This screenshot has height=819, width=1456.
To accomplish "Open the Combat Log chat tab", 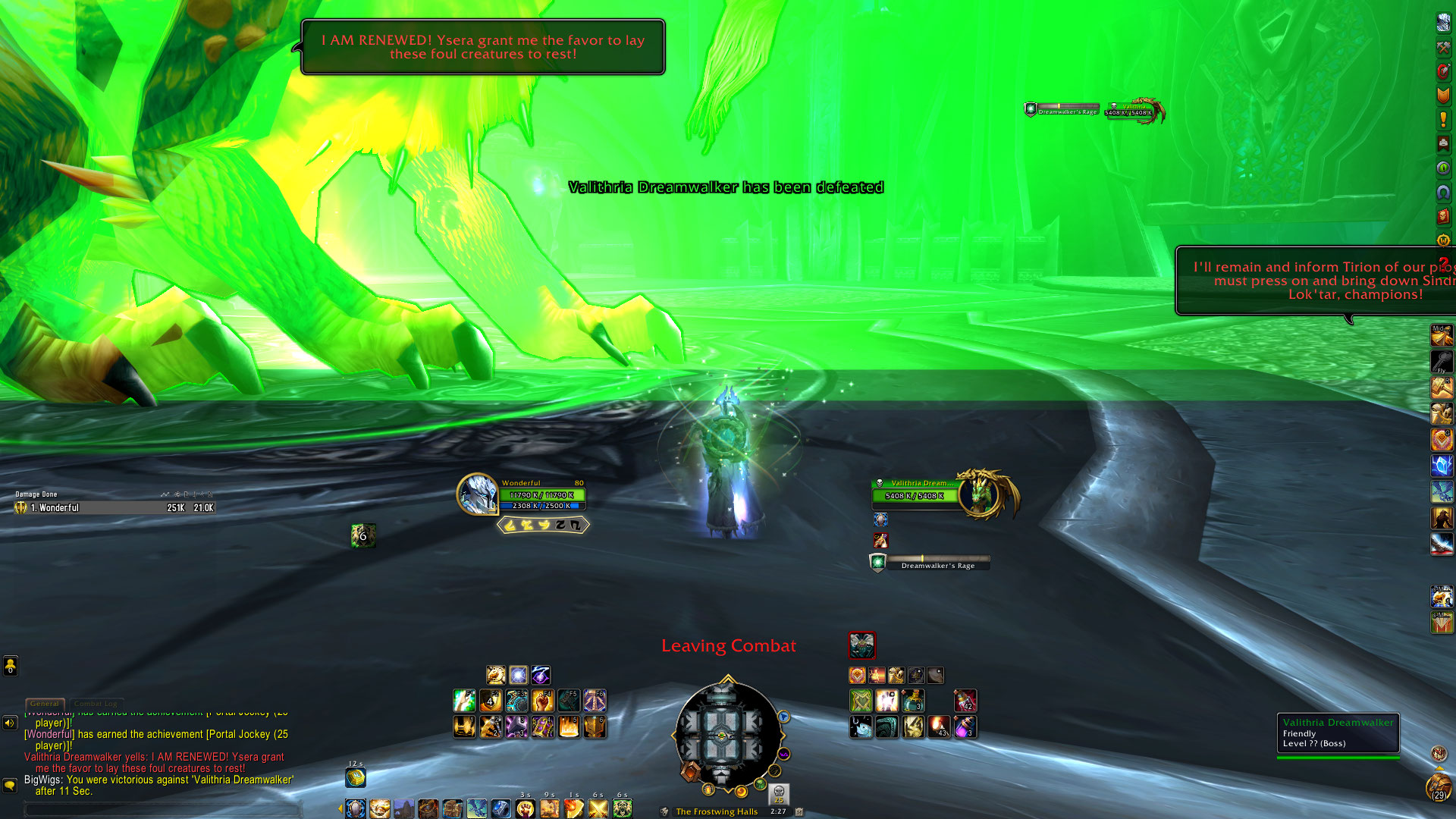I will (x=96, y=704).
